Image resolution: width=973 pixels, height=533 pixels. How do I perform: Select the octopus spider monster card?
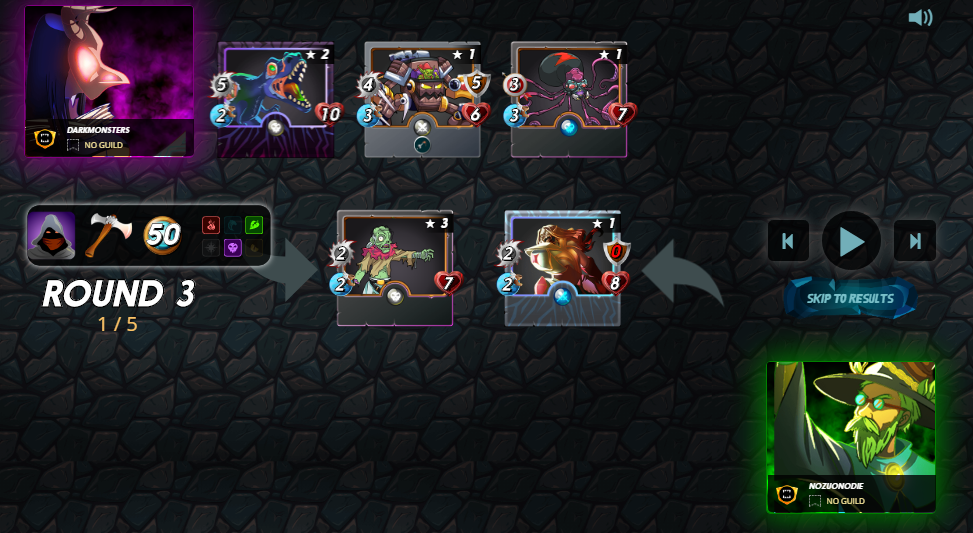tap(568, 98)
